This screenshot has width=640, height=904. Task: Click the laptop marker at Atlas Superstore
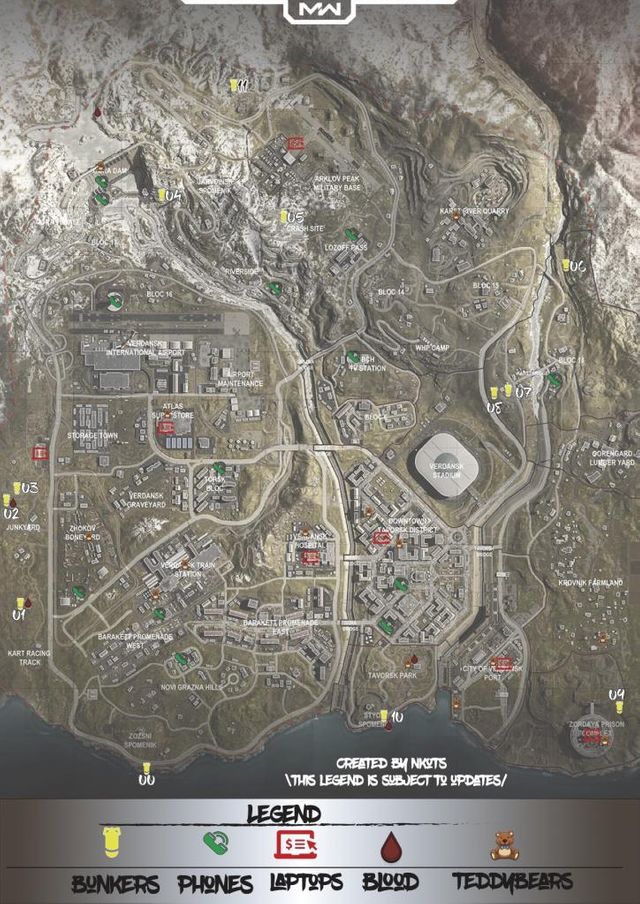(x=167, y=427)
